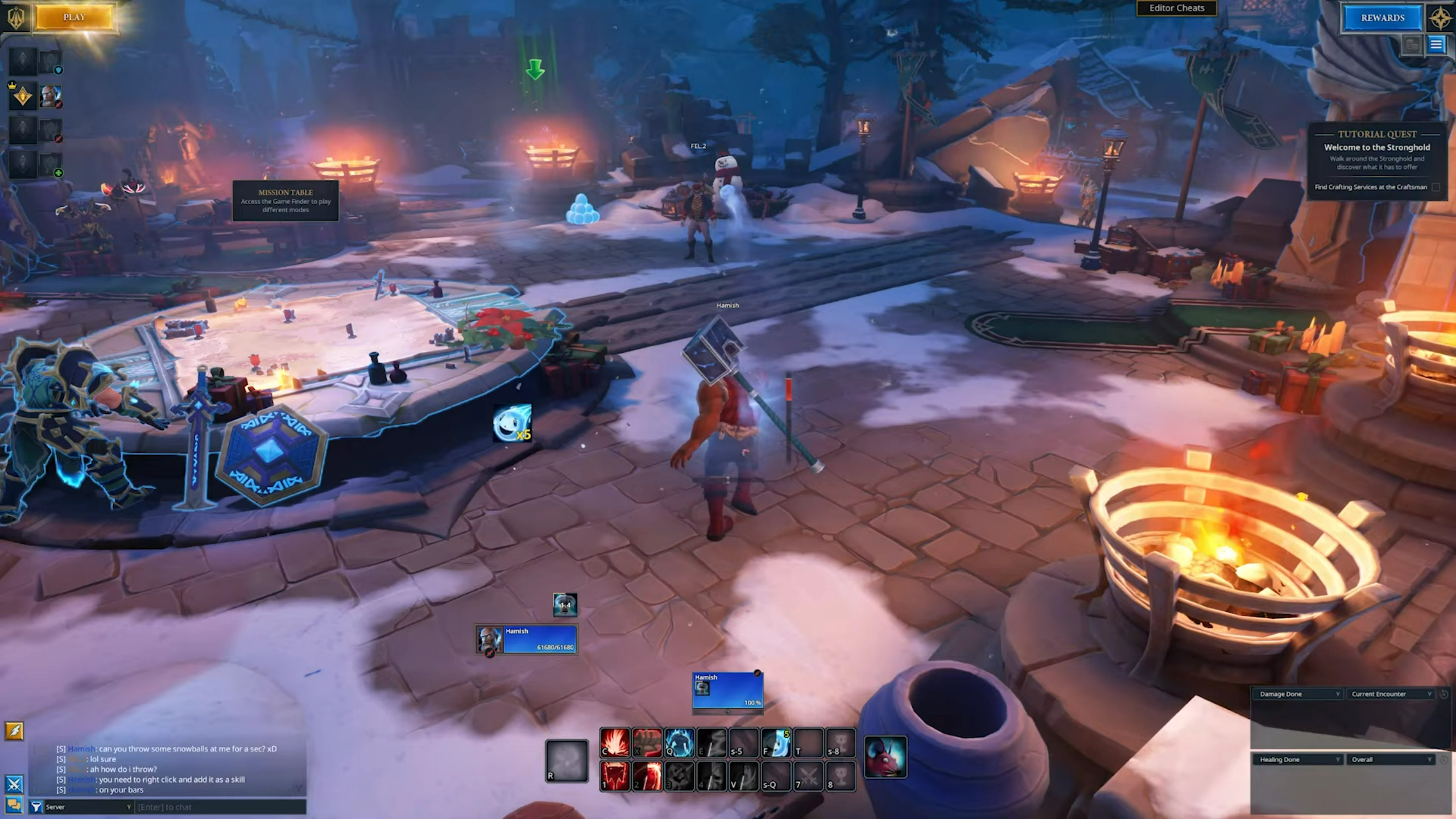Image resolution: width=1456 pixels, height=819 pixels.
Task: Activate the red roar ability on 1
Action: coord(615,776)
